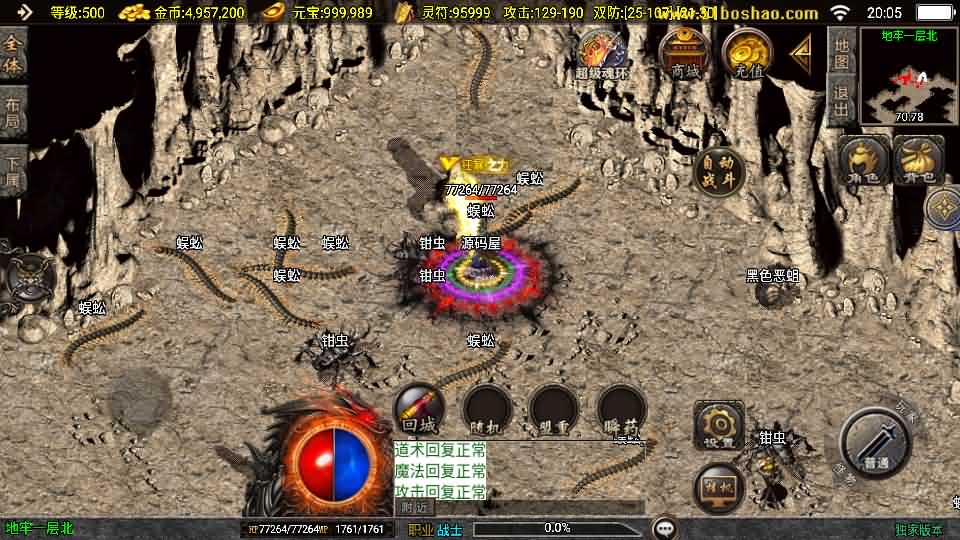
Task: Collapse the top icon row with the gold arrow
Action: [x=801, y=50]
